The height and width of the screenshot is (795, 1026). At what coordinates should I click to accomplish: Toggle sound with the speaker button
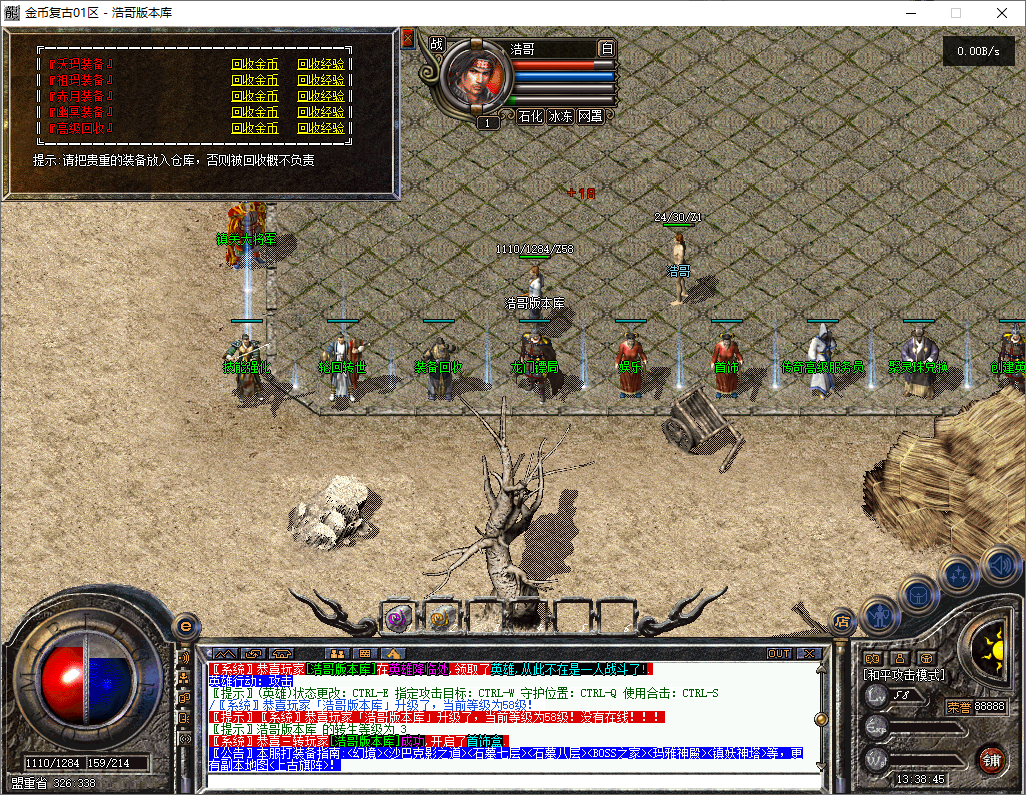999,563
